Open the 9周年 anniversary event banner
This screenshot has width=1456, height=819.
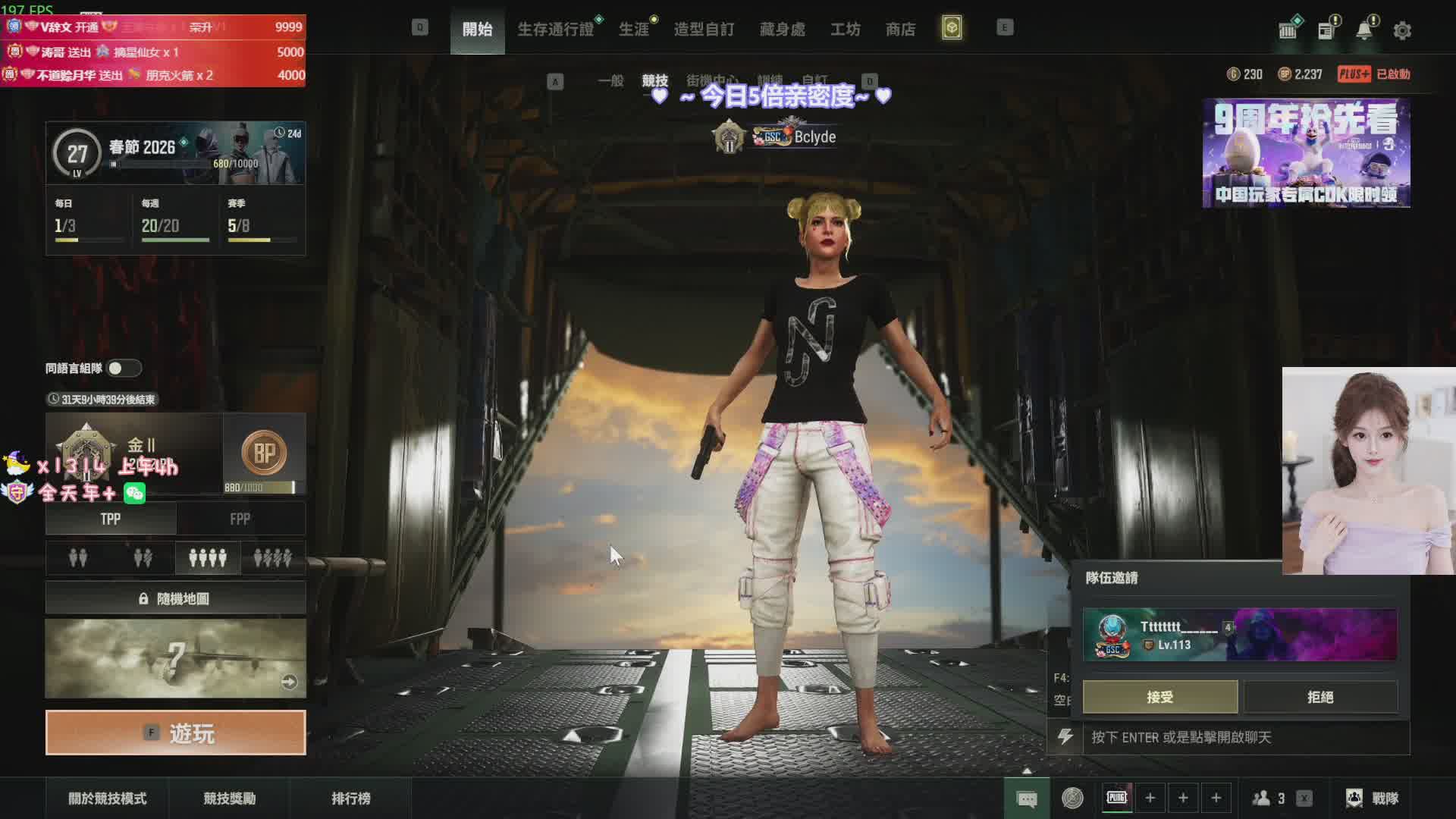[x=1306, y=153]
